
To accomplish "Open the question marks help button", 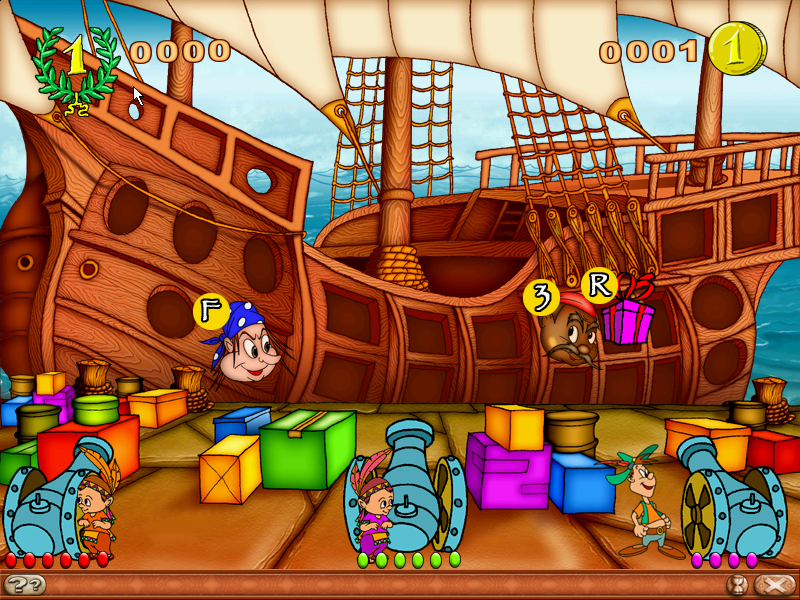I will click(x=24, y=585).
